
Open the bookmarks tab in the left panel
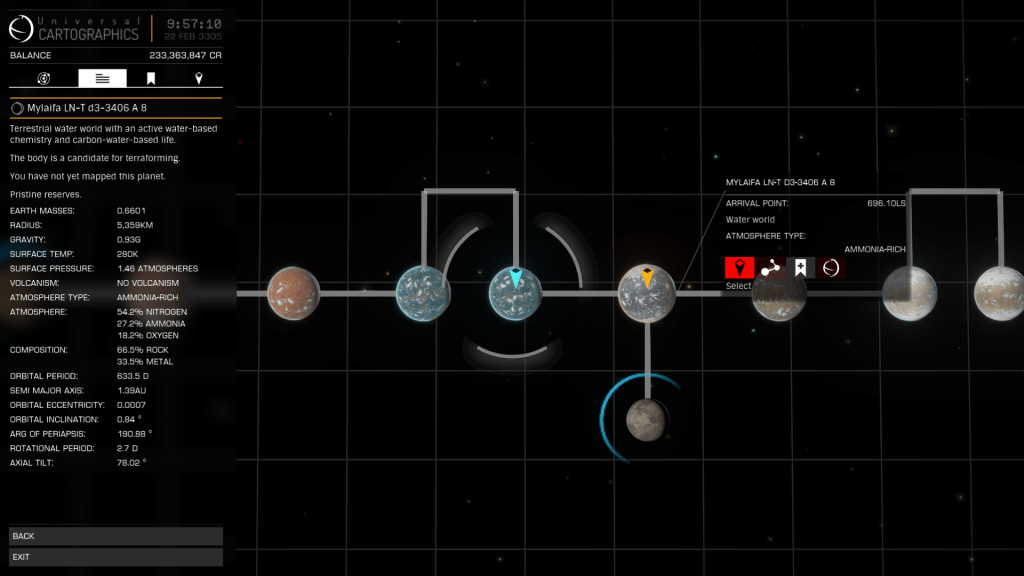(151, 78)
